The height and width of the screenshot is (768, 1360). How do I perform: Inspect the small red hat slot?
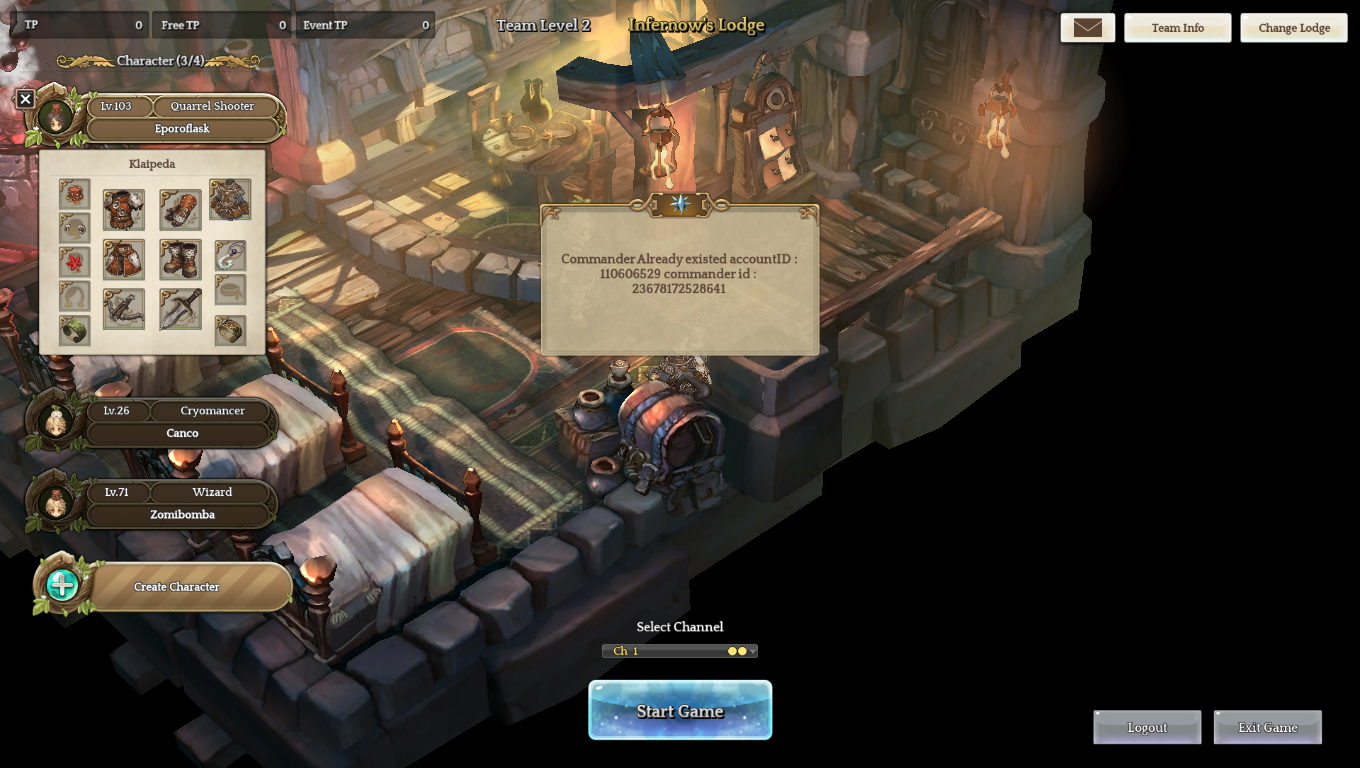click(x=74, y=193)
